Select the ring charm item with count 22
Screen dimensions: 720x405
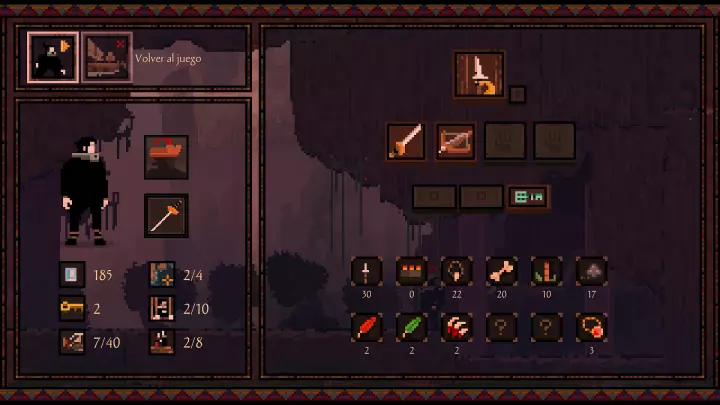tap(457, 272)
